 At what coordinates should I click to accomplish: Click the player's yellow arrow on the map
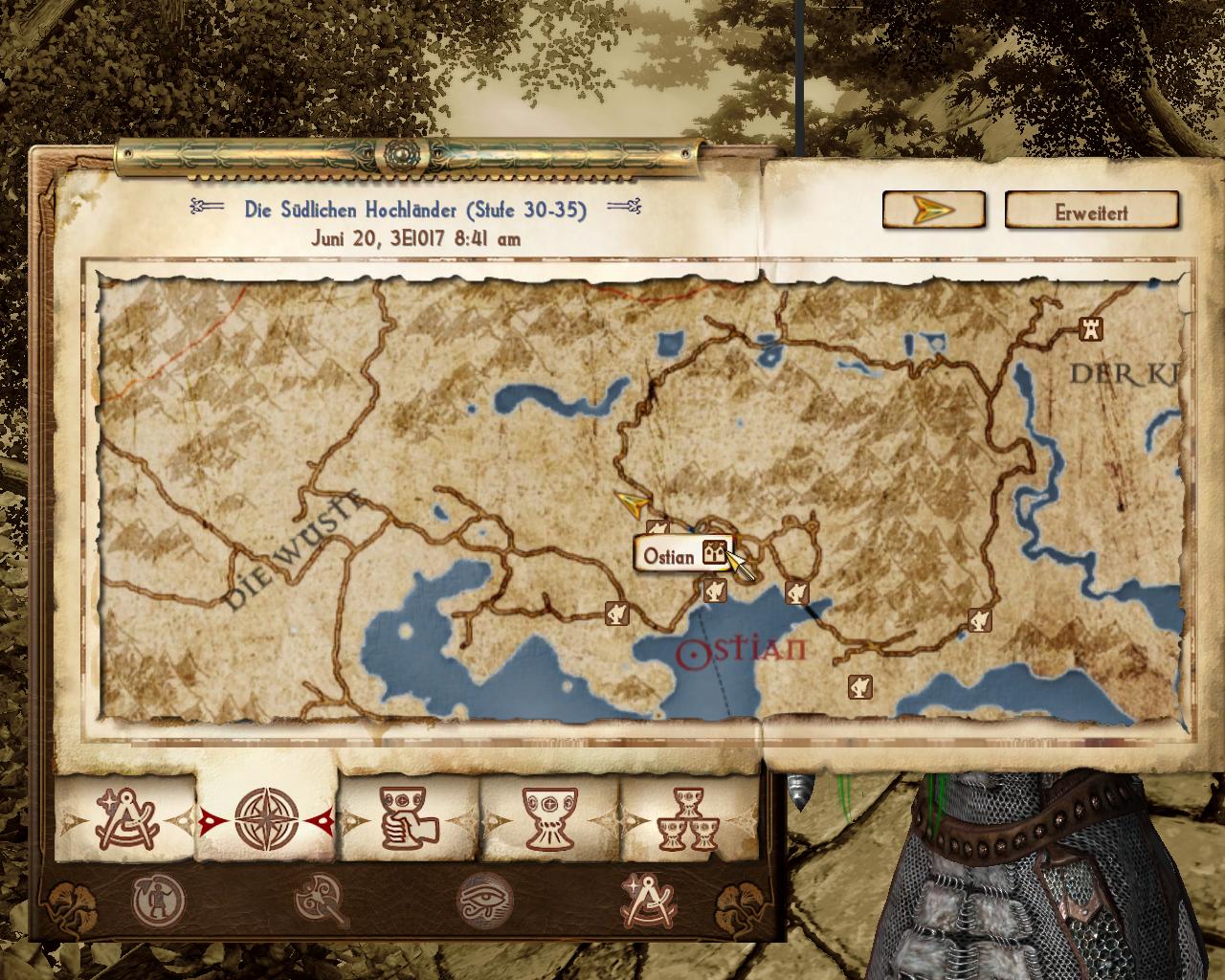[633, 501]
